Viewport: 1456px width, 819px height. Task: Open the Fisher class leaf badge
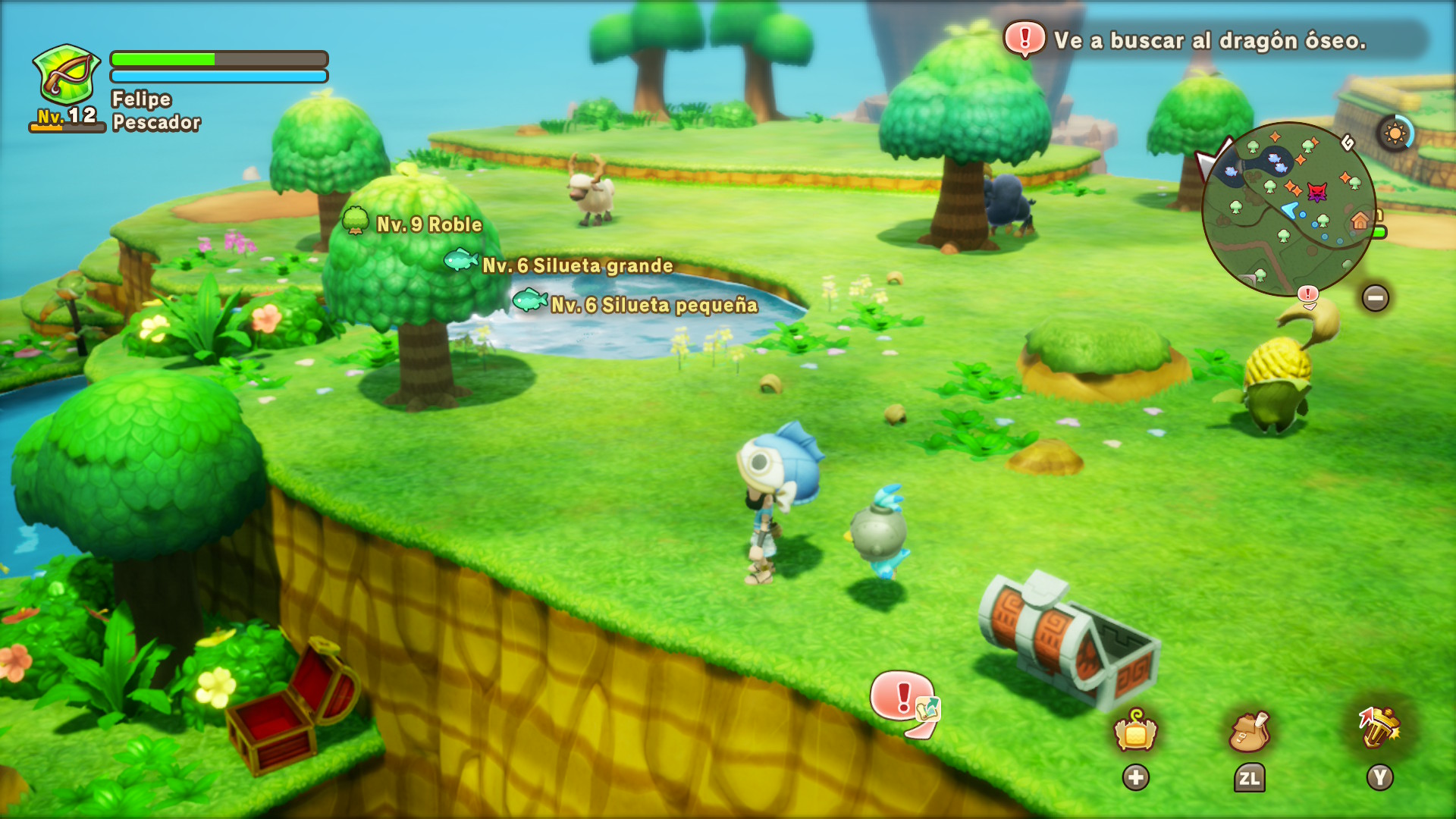67,76
